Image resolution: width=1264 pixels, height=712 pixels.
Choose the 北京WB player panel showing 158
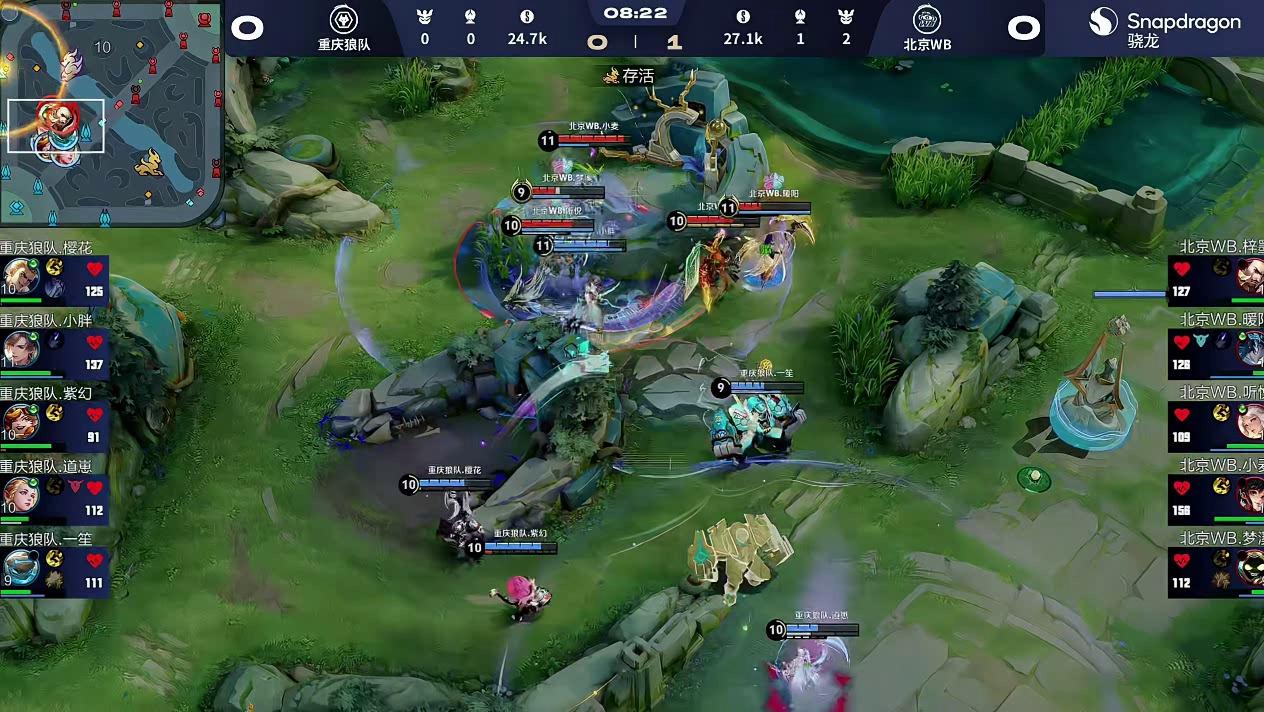1215,498
